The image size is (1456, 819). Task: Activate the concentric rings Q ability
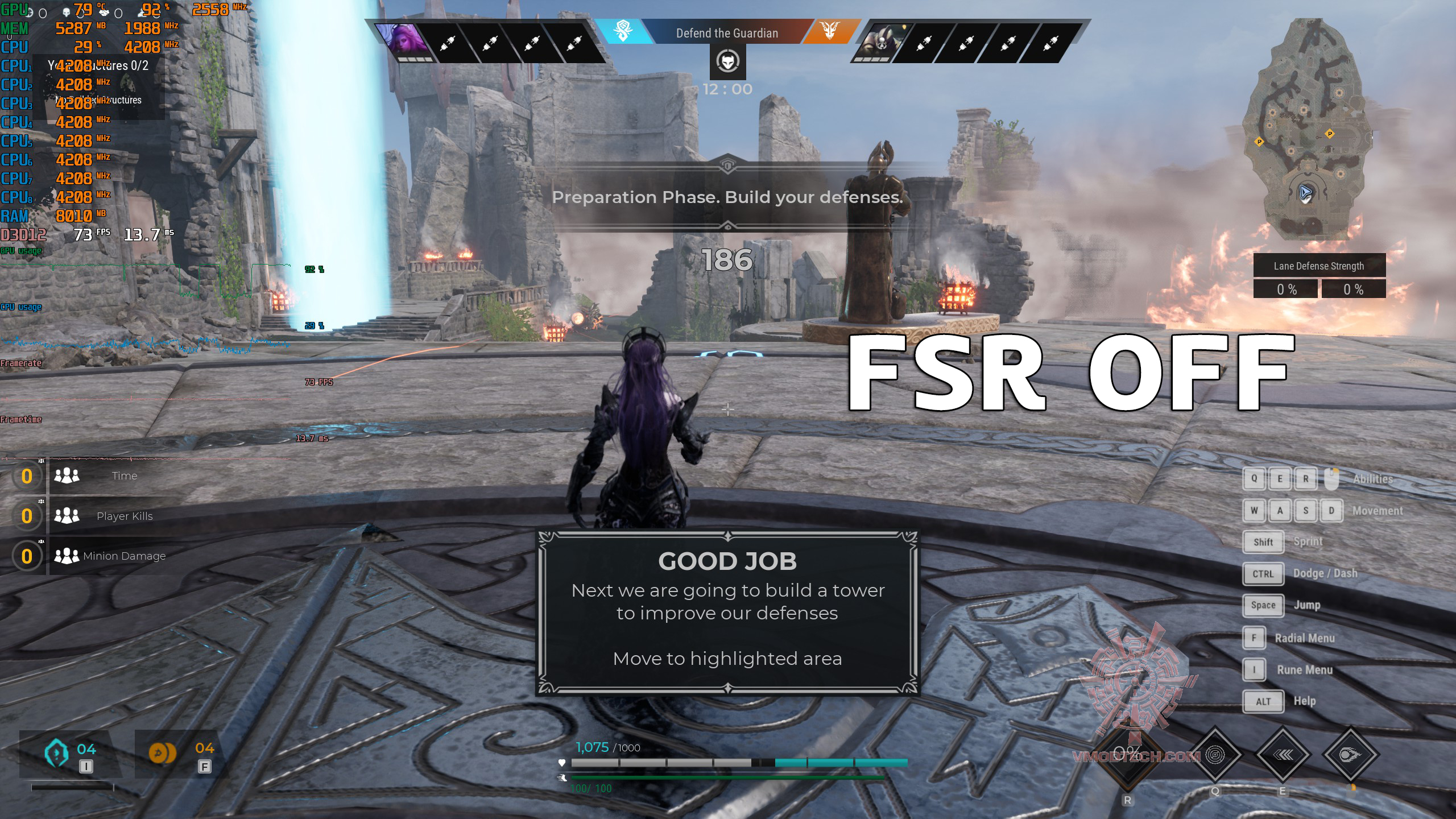pyautogui.click(x=1215, y=755)
